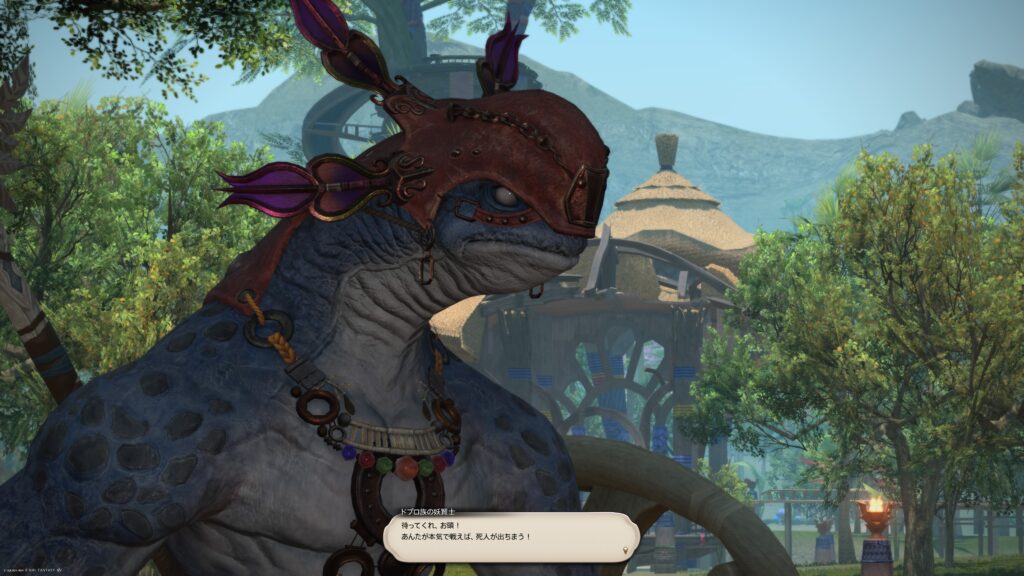Click the gold advance-dialogue arrow indicator

tap(626, 550)
